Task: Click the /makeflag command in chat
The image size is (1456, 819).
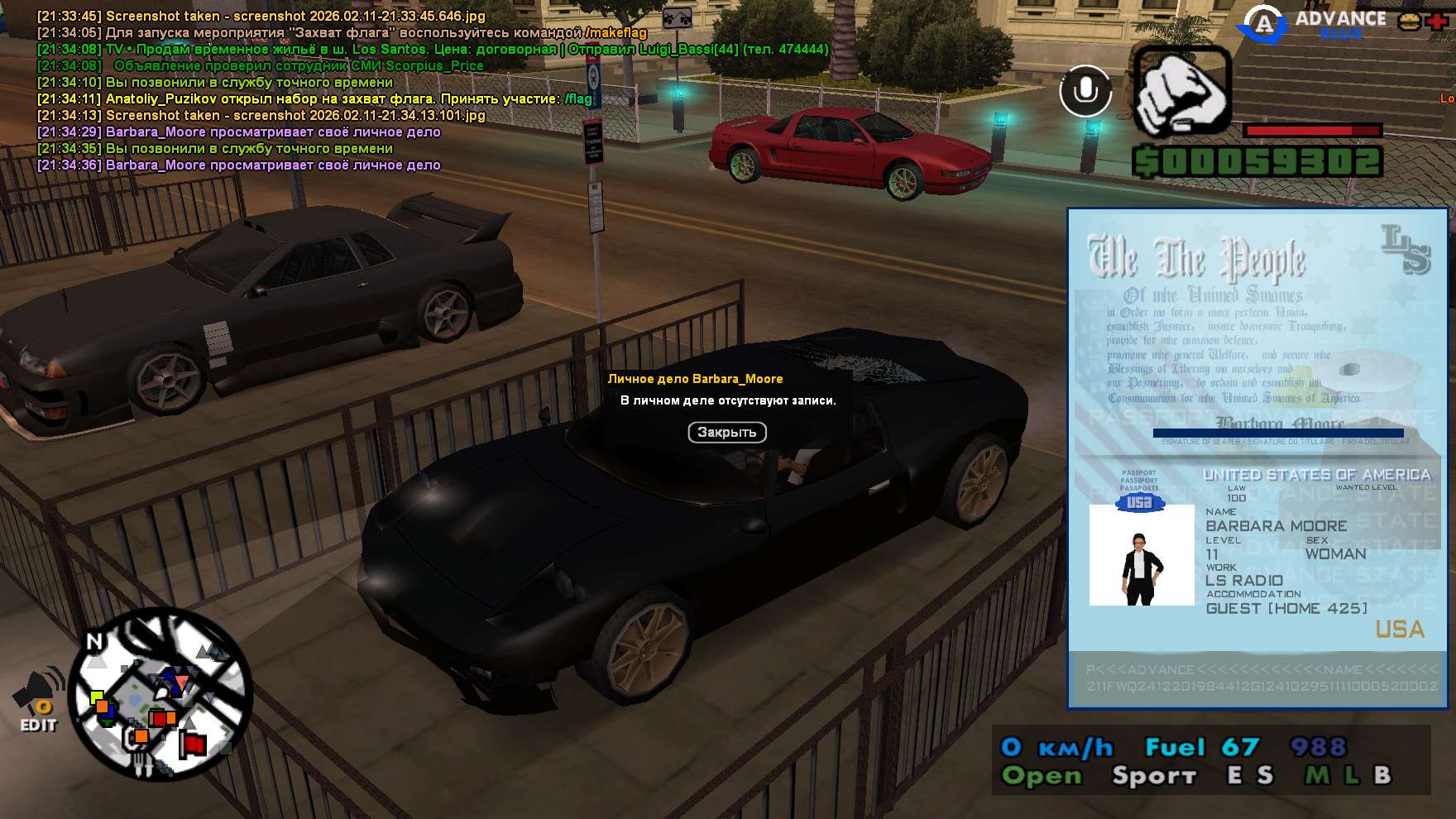Action: [x=615, y=33]
